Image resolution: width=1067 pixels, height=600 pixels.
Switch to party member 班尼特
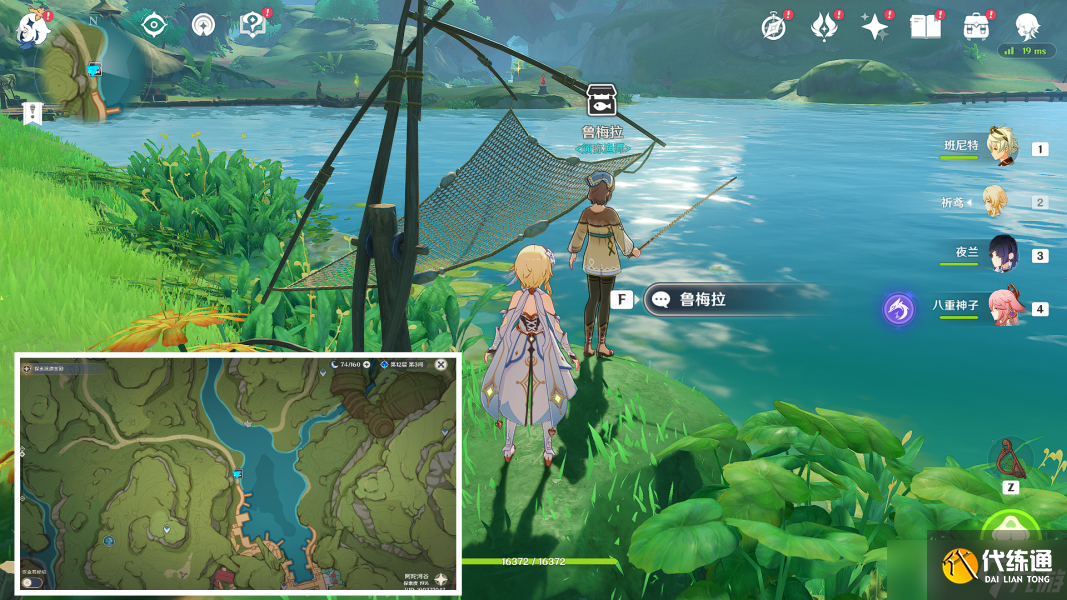1001,147
